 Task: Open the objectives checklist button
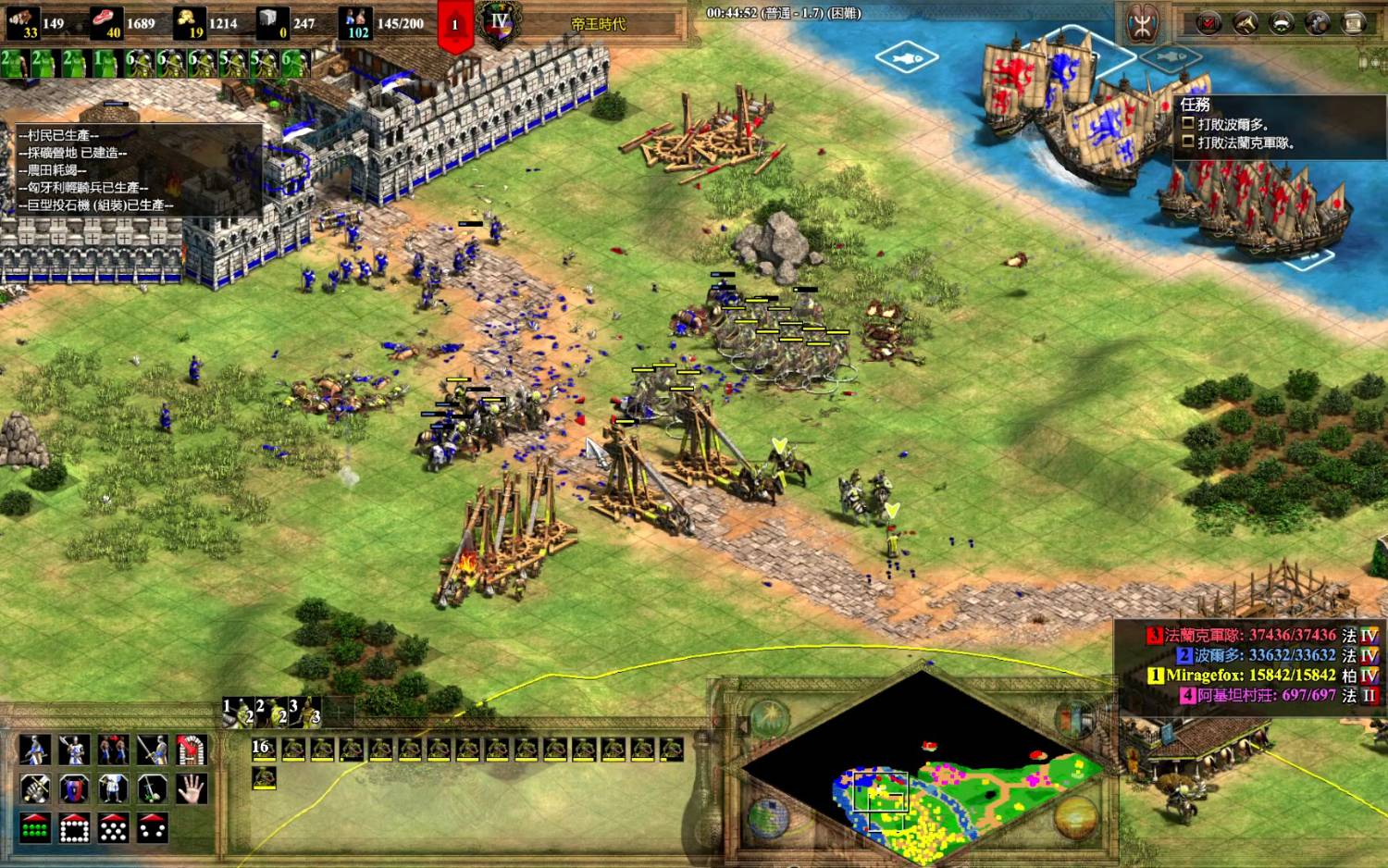(1208, 23)
